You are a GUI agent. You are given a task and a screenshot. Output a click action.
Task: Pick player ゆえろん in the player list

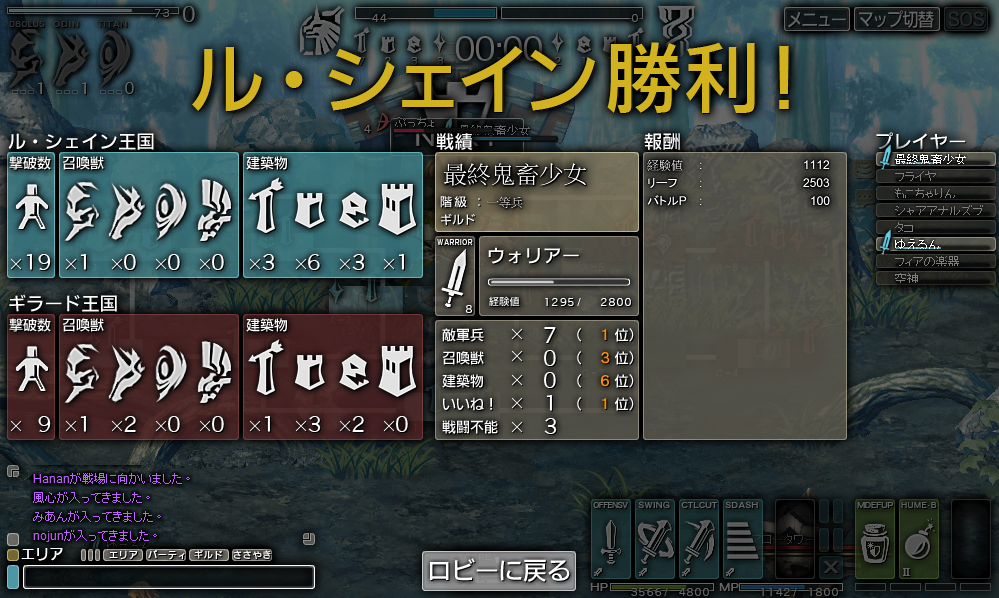935,244
